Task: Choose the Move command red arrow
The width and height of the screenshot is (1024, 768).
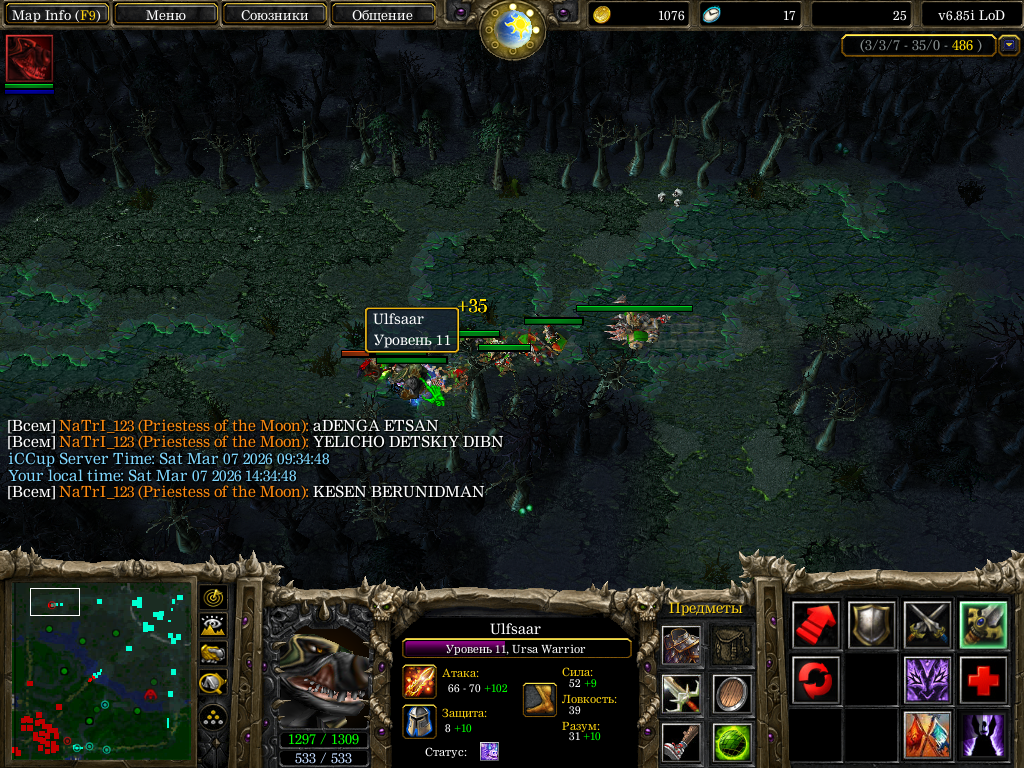Action: (x=816, y=625)
